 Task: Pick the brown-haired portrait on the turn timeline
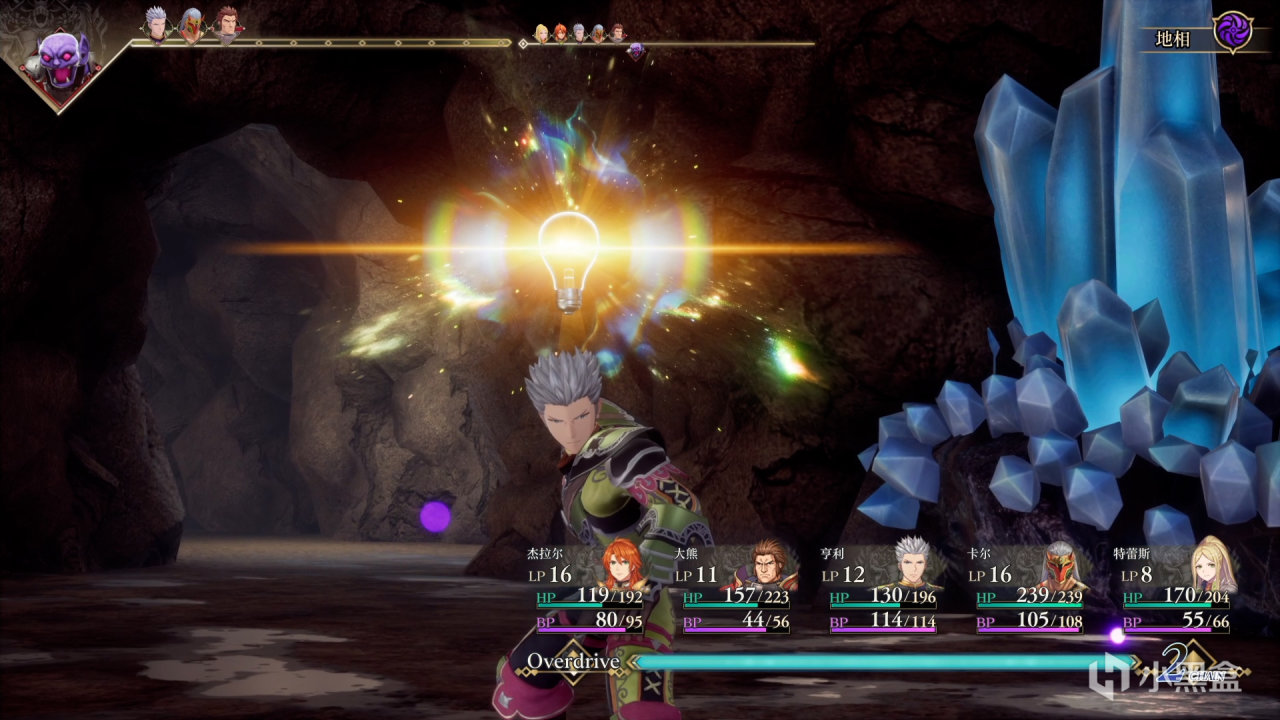coord(226,23)
